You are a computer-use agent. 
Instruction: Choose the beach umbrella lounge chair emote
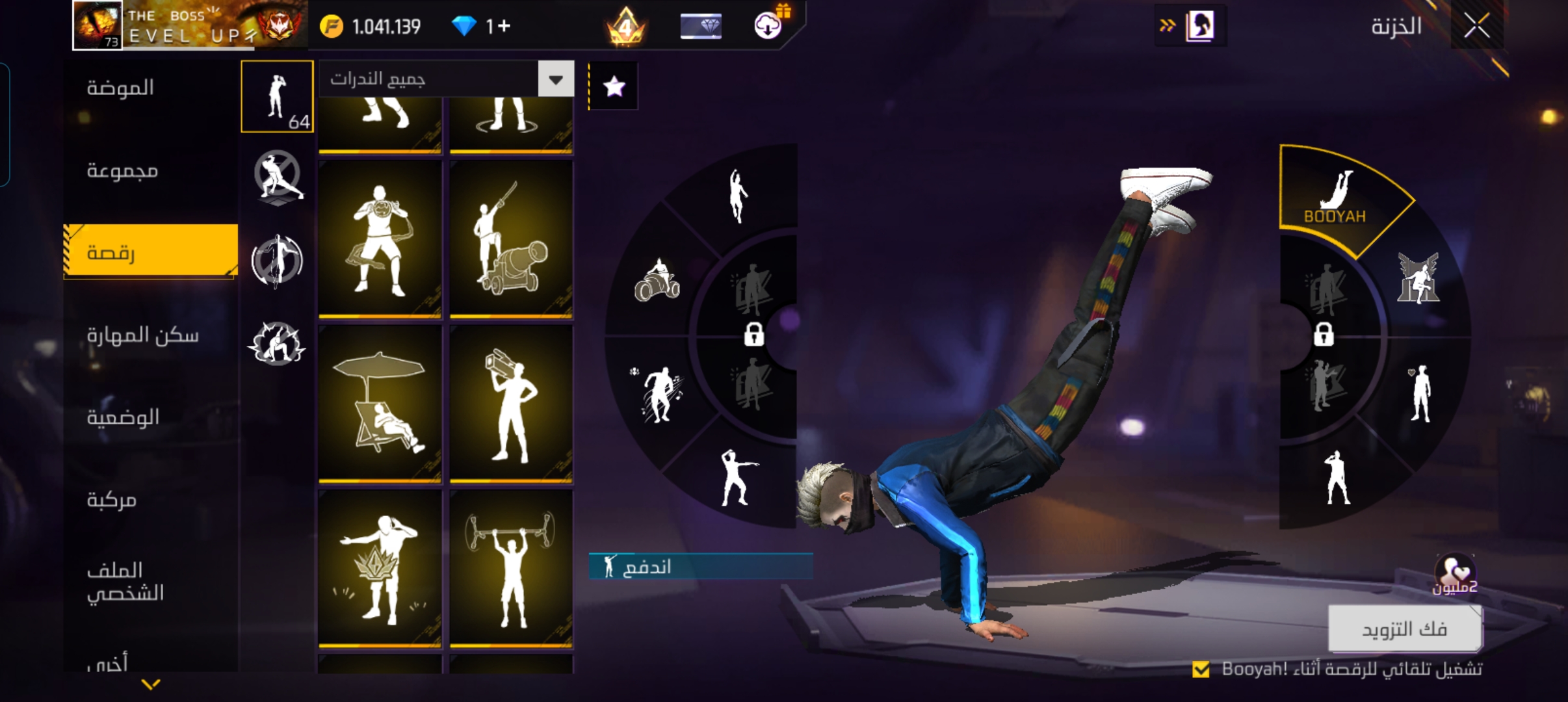[380, 404]
